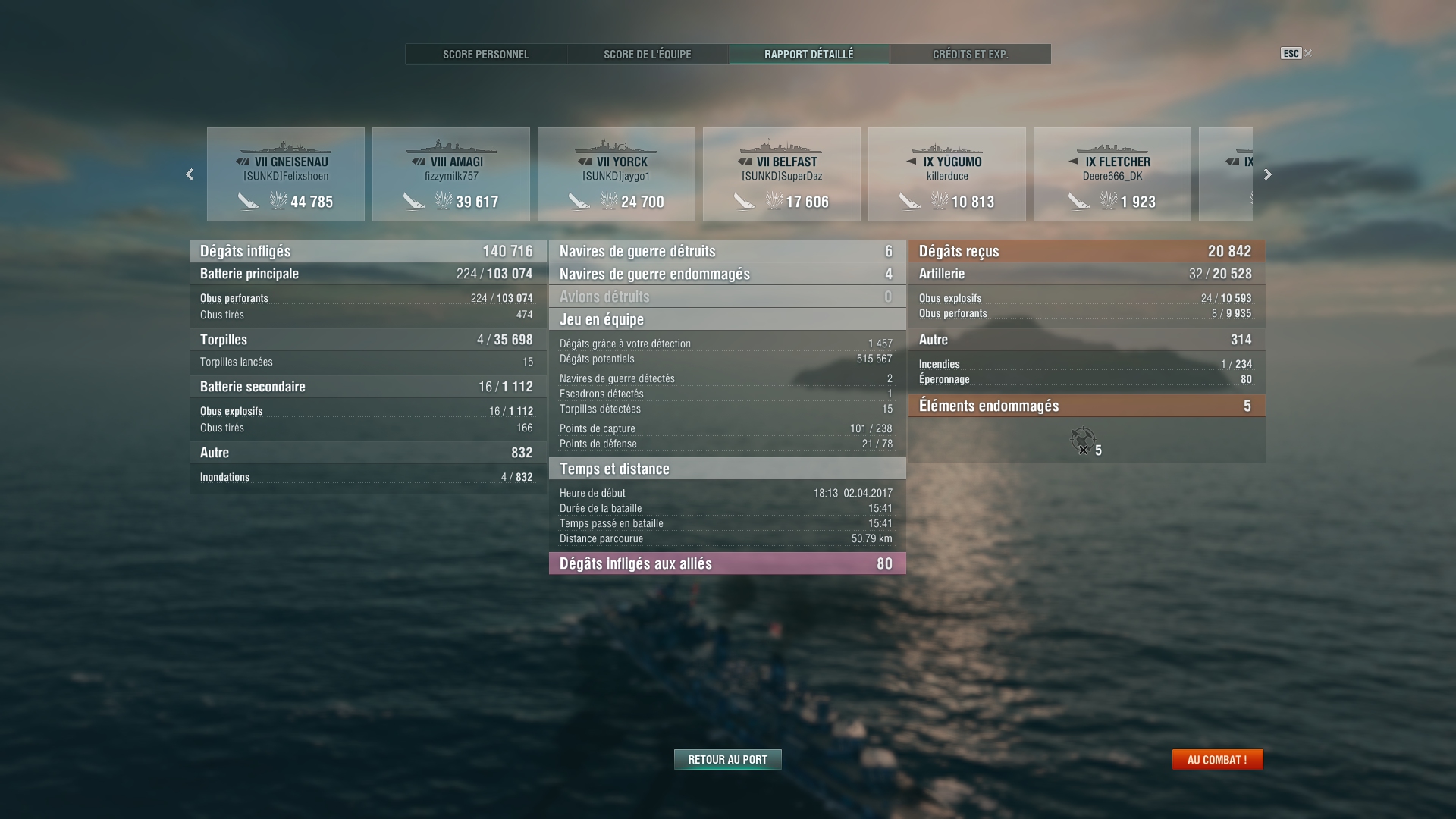The height and width of the screenshot is (819, 1456).
Task: Choose the VIII Amagi ship card
Action: click(451, 174)
